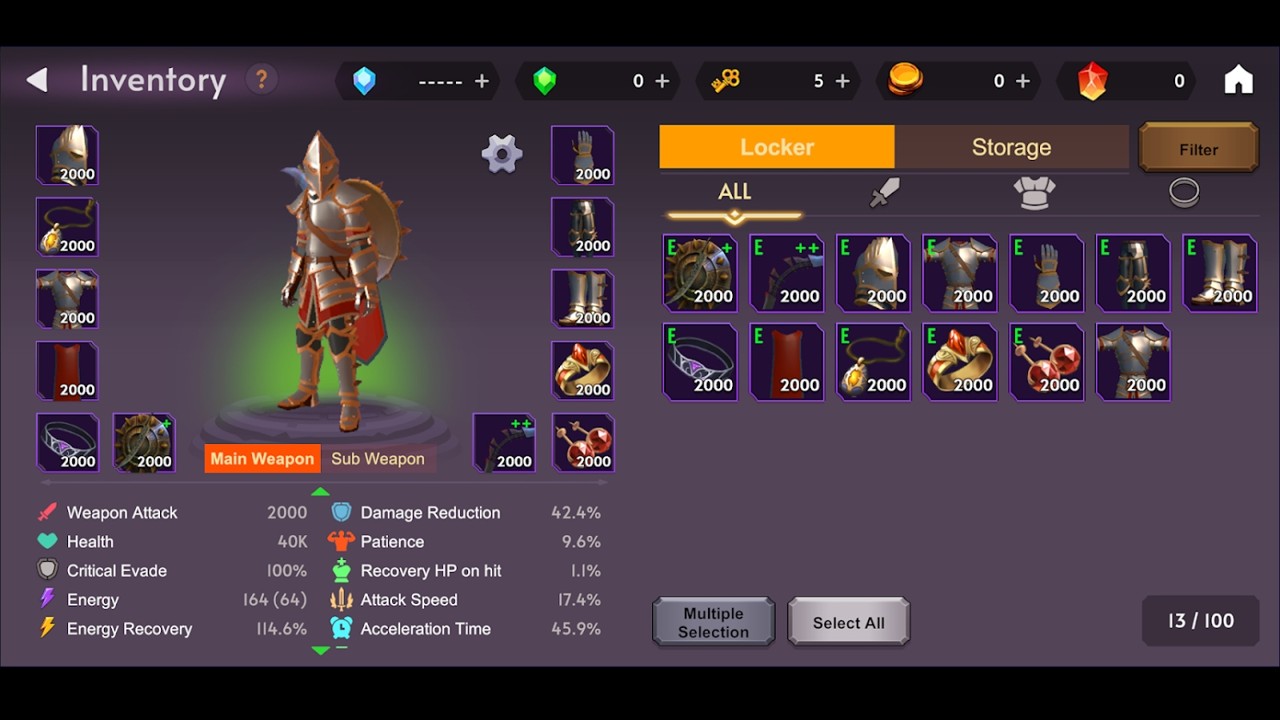Image resolution: width=1280 pixels, height=720 pixels.
Task: Return to the home screen
Action: [1238, 80]
